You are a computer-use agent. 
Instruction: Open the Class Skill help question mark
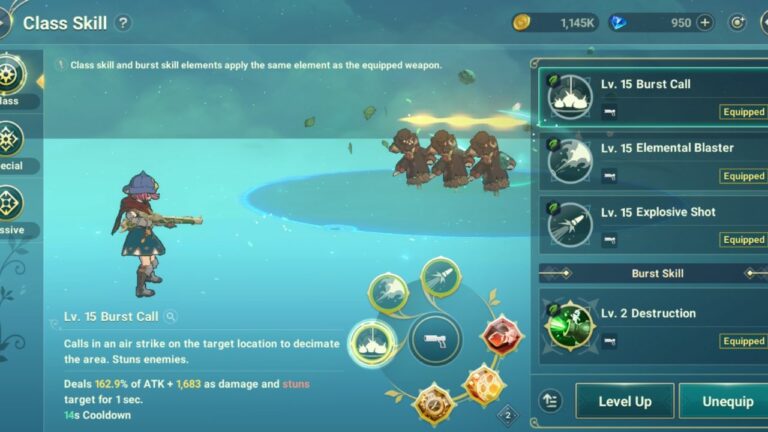[x=123, y=23]
